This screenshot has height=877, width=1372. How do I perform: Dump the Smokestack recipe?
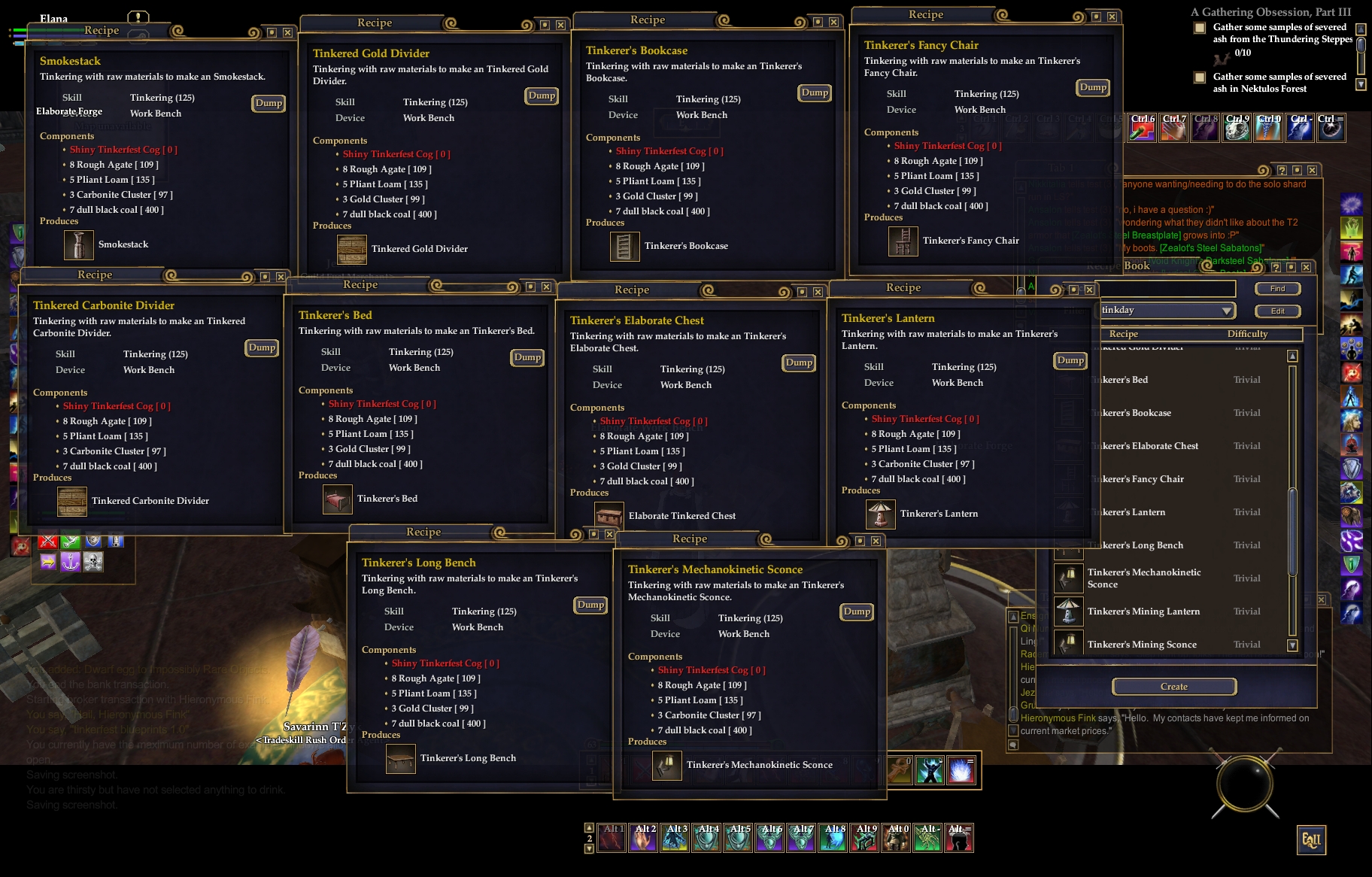pyautogui.click(x=269, y=103)
